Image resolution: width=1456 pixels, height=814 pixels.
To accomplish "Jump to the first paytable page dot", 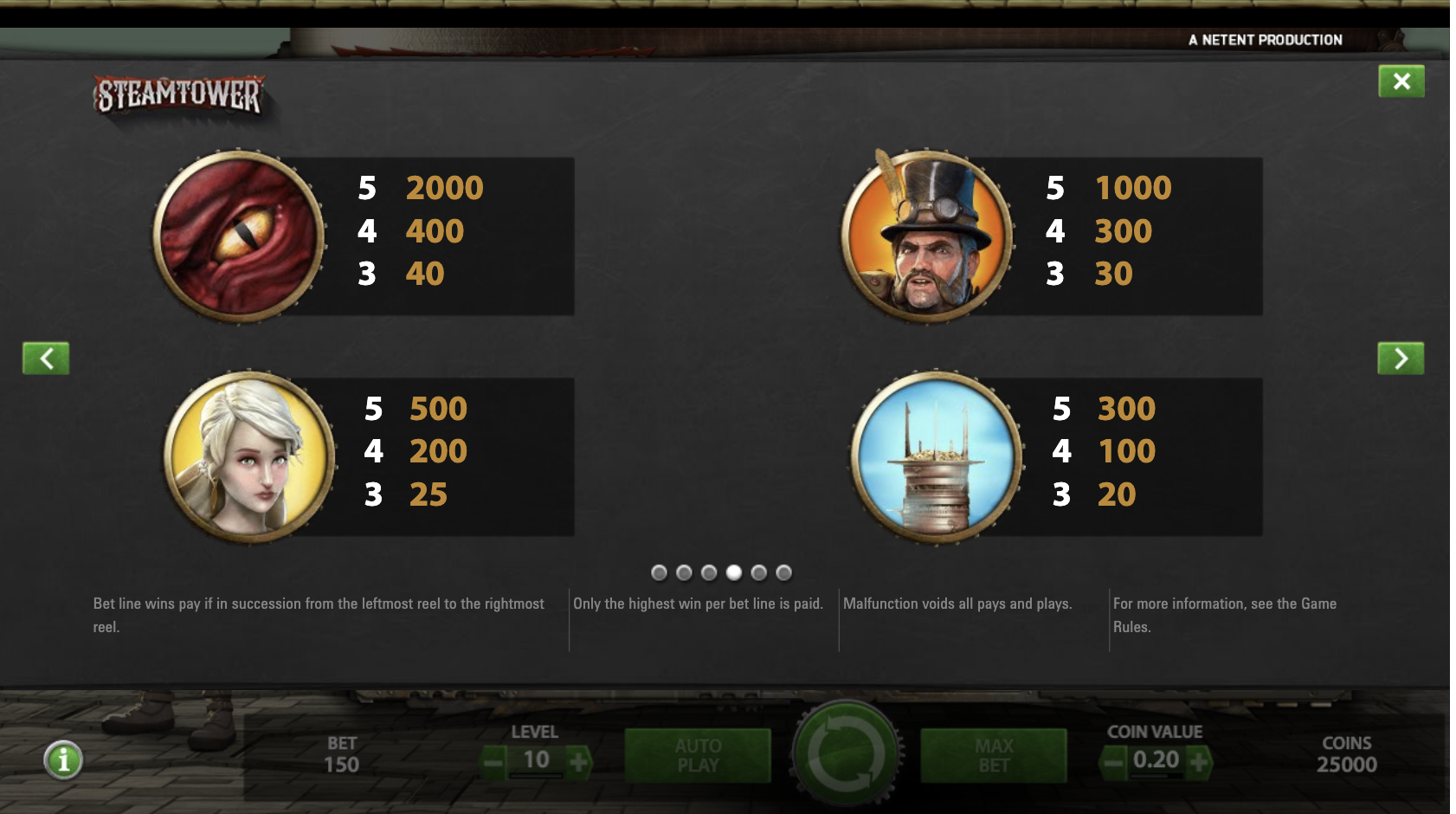I will click(660, 572).
